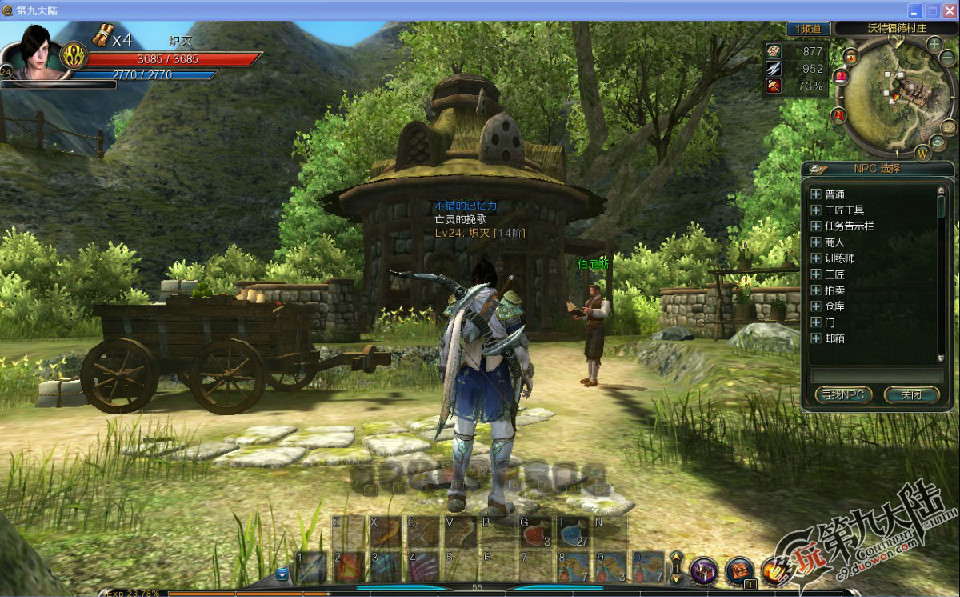This screenshot has width=960, height=597.
Task: Expand the 仓库 warehouse category
Action: coord(816,306)
